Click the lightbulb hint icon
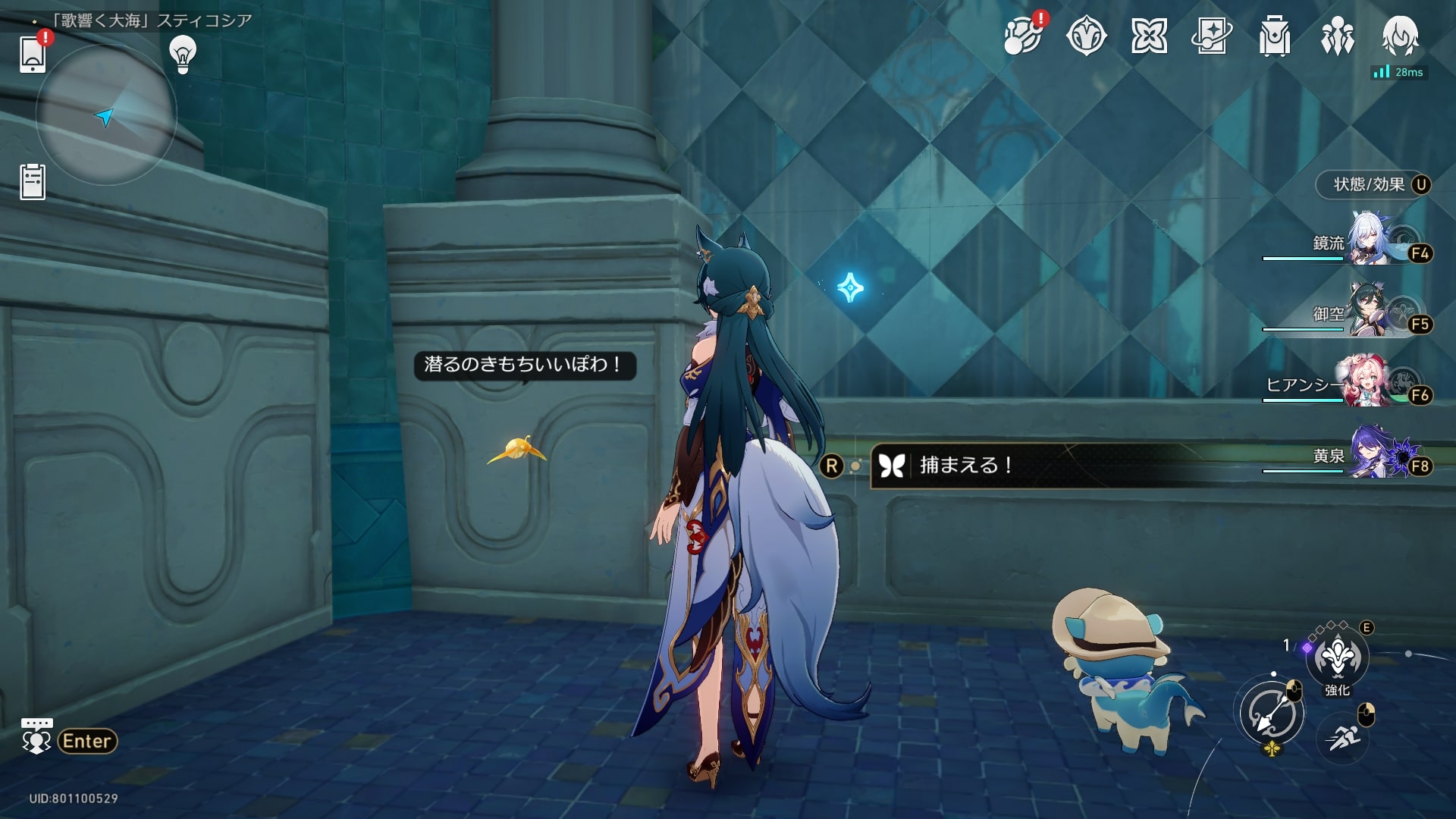Screen dimensions: 1456x819 (x=183, y=54)
